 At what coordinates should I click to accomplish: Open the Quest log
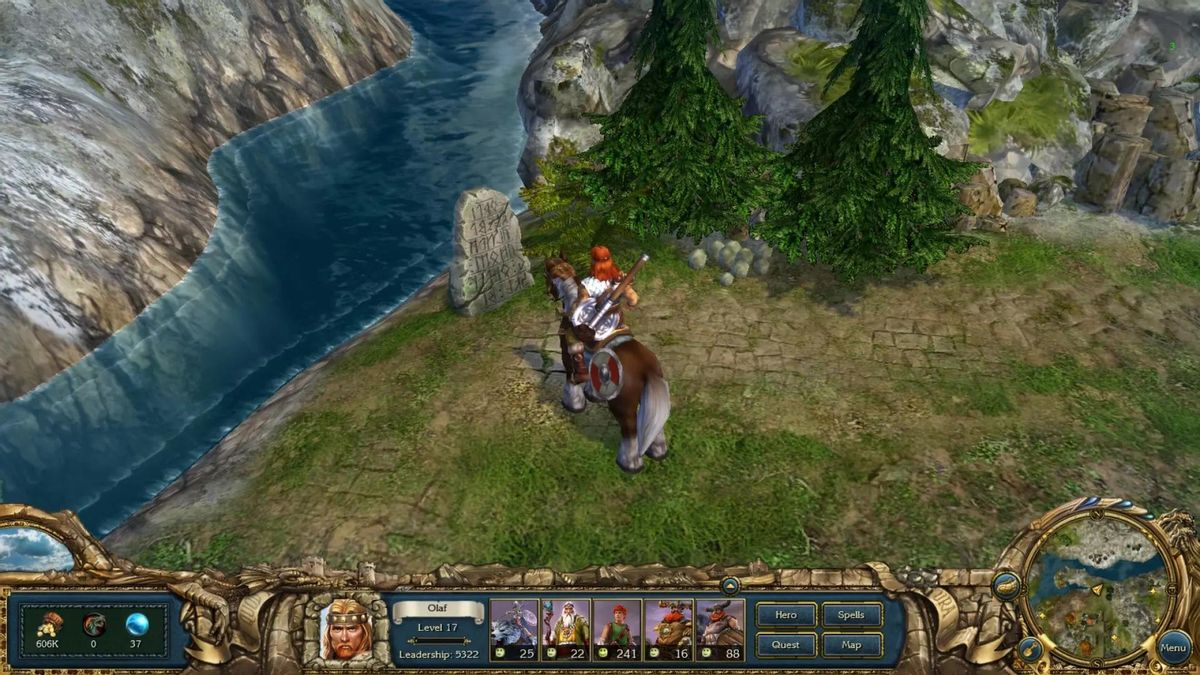click(786, 645)
